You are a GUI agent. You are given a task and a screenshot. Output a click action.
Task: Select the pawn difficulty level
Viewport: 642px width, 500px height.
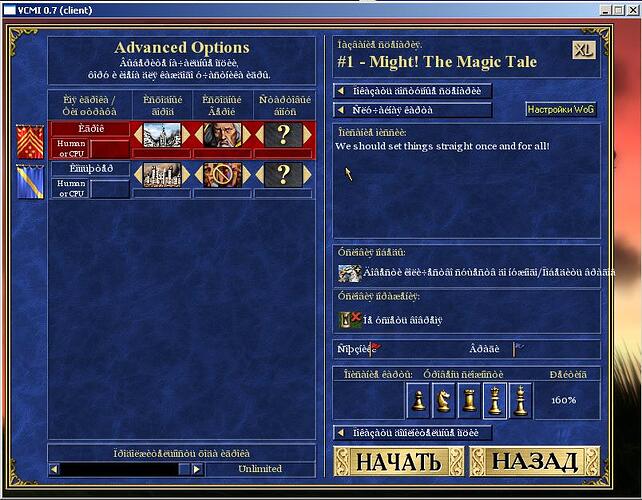coord(418,400)
